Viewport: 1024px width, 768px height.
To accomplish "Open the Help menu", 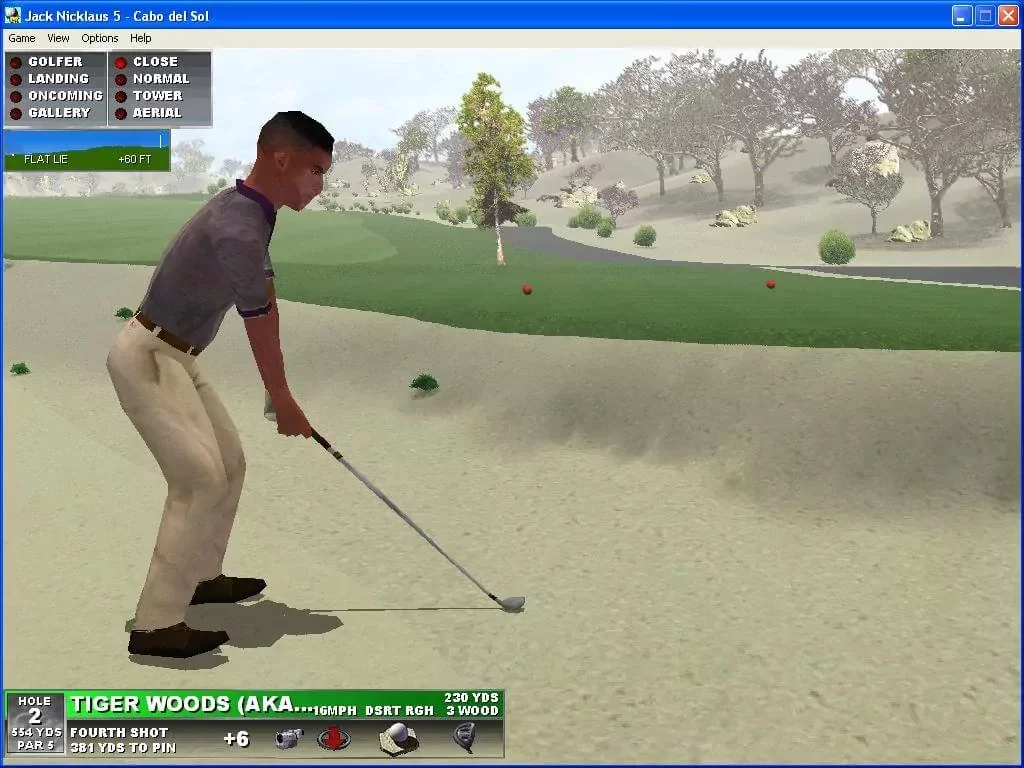I will (141, 38).
